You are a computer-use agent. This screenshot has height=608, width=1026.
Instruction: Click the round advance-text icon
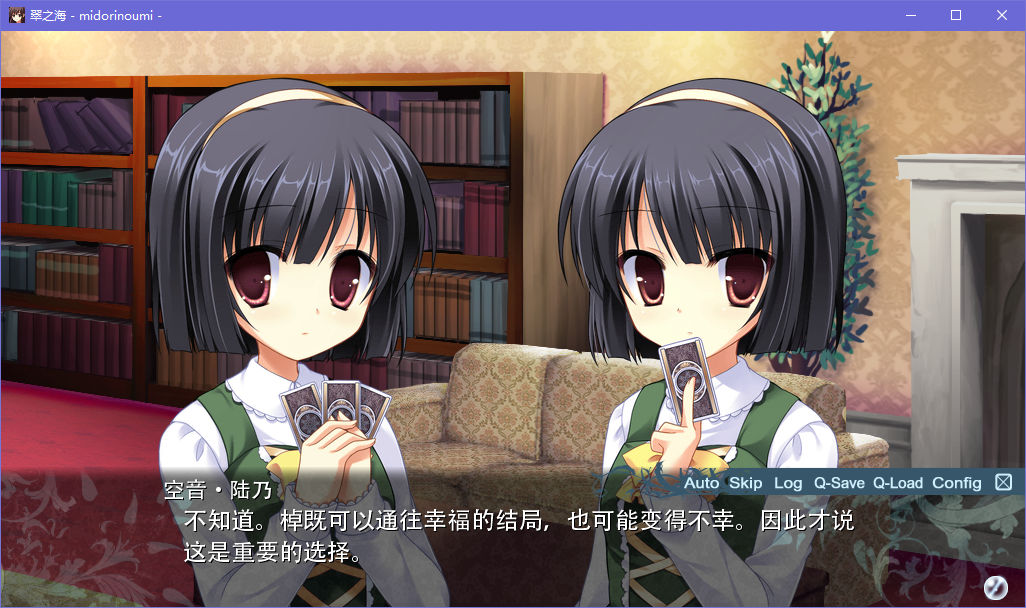pyautogui.click(x=995, y=586)
